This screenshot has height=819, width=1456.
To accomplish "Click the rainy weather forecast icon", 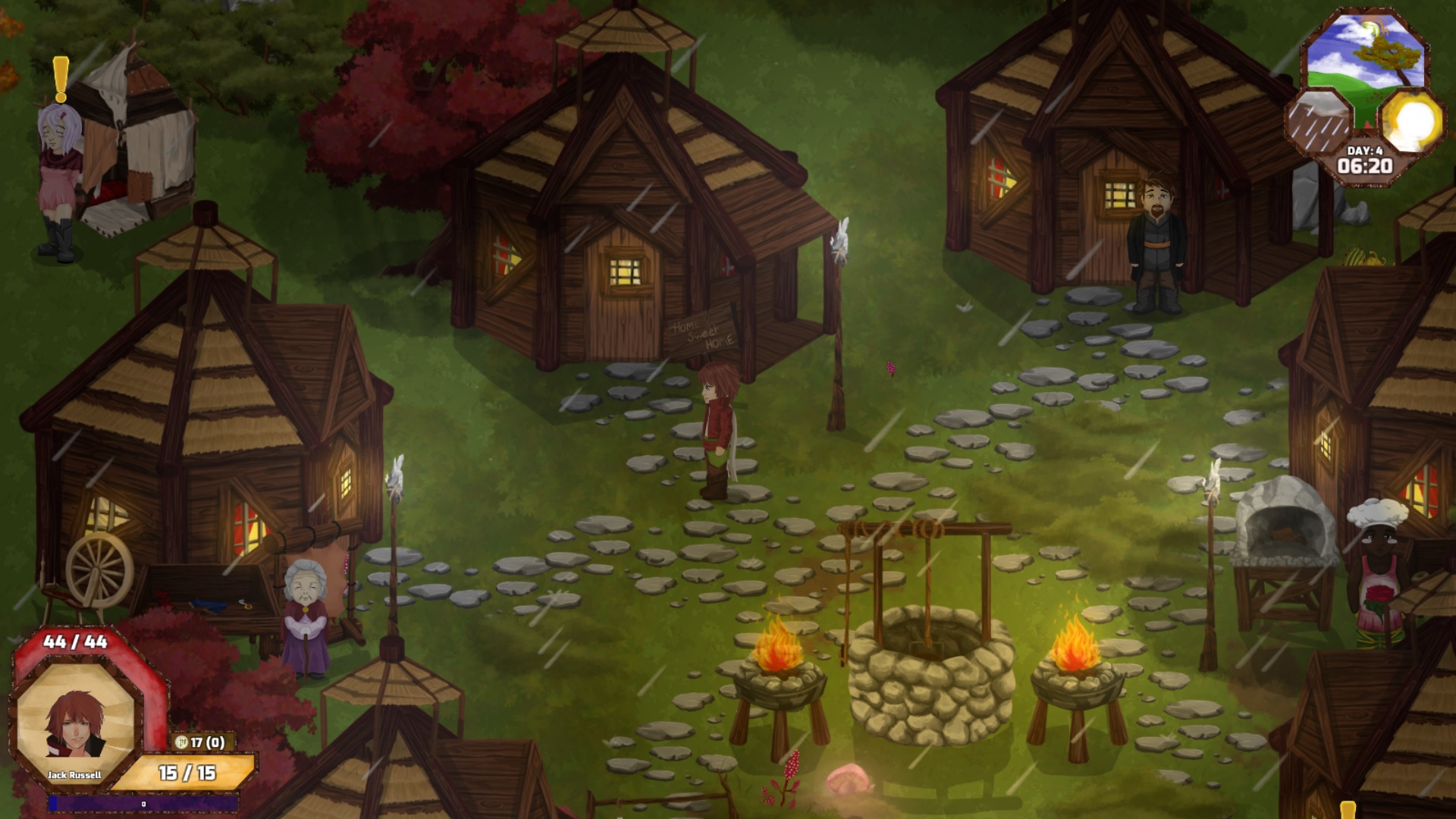I will point(1318,119).
